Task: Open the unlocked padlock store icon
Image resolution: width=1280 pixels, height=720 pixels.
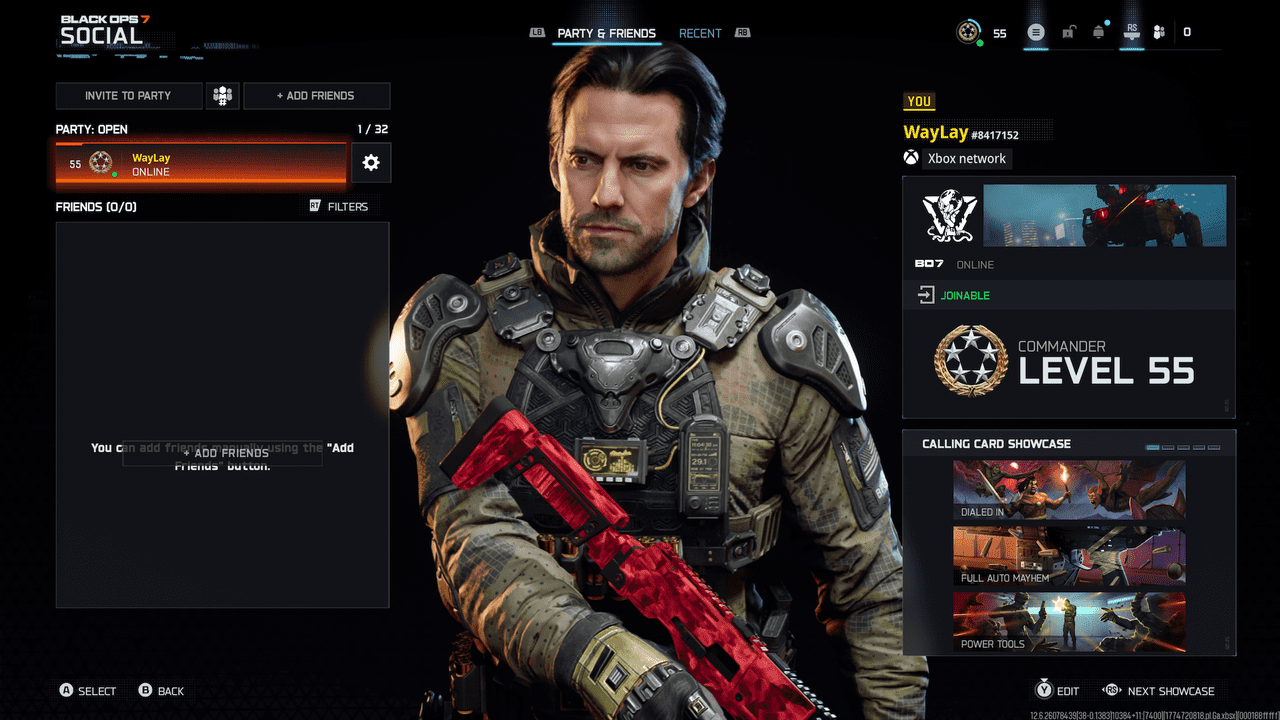Action: [x=1067, y=31]
